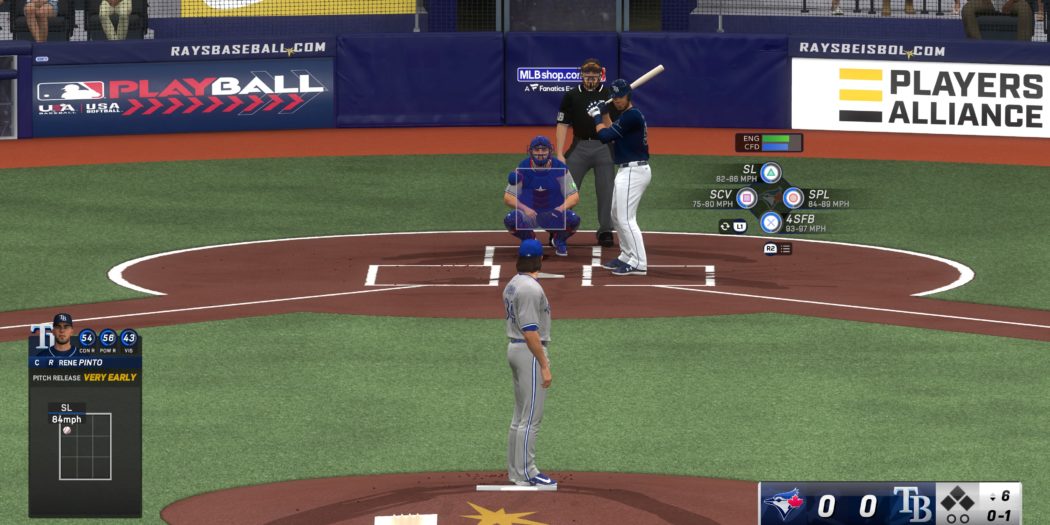Viewport: 1050px width, 525px height.
Task: Select the 4SFB fastball pitch option
Action: point(770,222)
